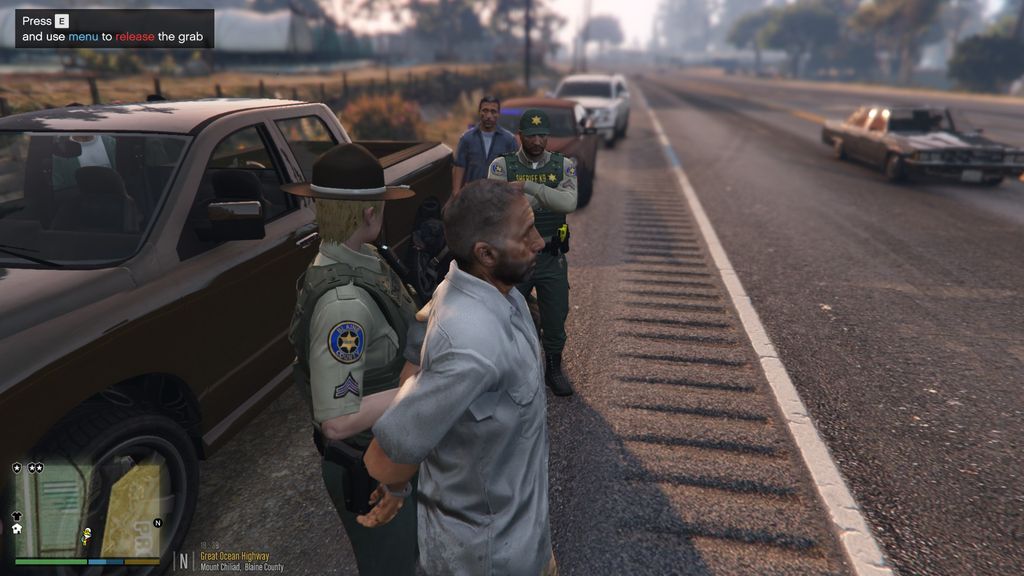1024x576 pixels.
Task: Select the white house blip on minimap
Action: (x=16, y=529)
